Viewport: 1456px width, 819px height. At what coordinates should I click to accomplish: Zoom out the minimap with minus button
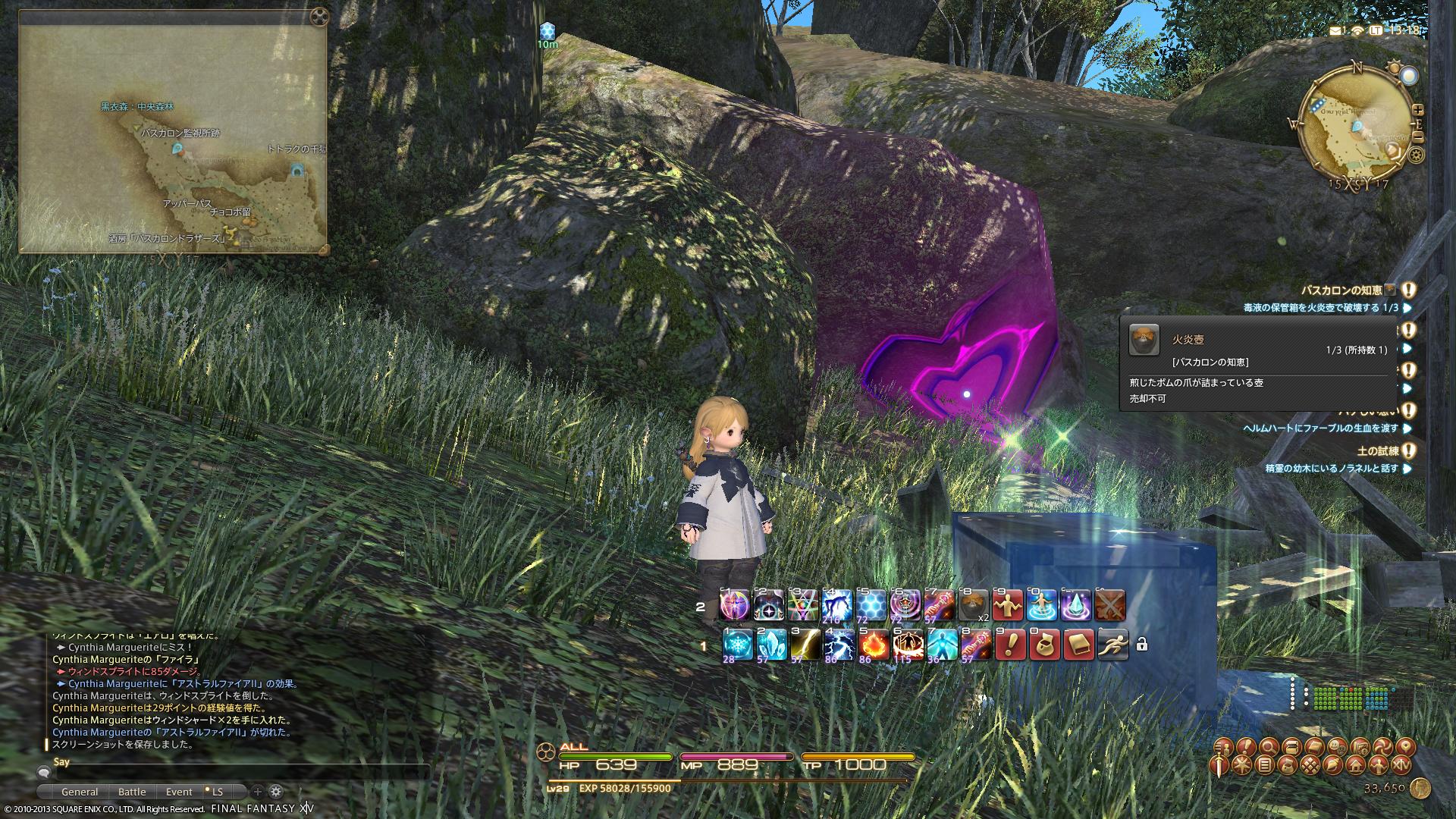pos(1418,137)
